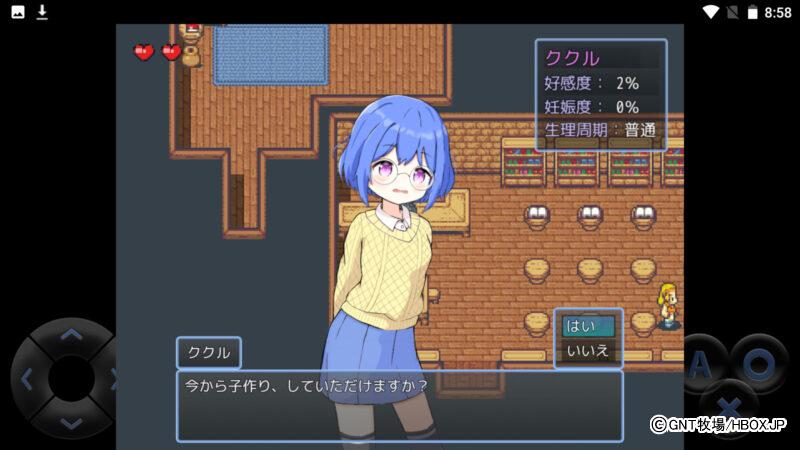Tap the virtual d-pad up arrow
This screenshot has width=800, height=450.
(70, 335)
